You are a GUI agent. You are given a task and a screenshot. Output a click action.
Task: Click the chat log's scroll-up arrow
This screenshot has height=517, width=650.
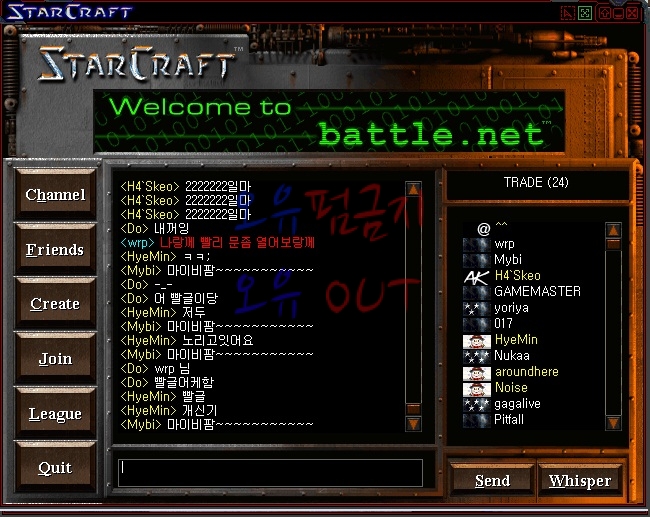(x=413, y=188)
